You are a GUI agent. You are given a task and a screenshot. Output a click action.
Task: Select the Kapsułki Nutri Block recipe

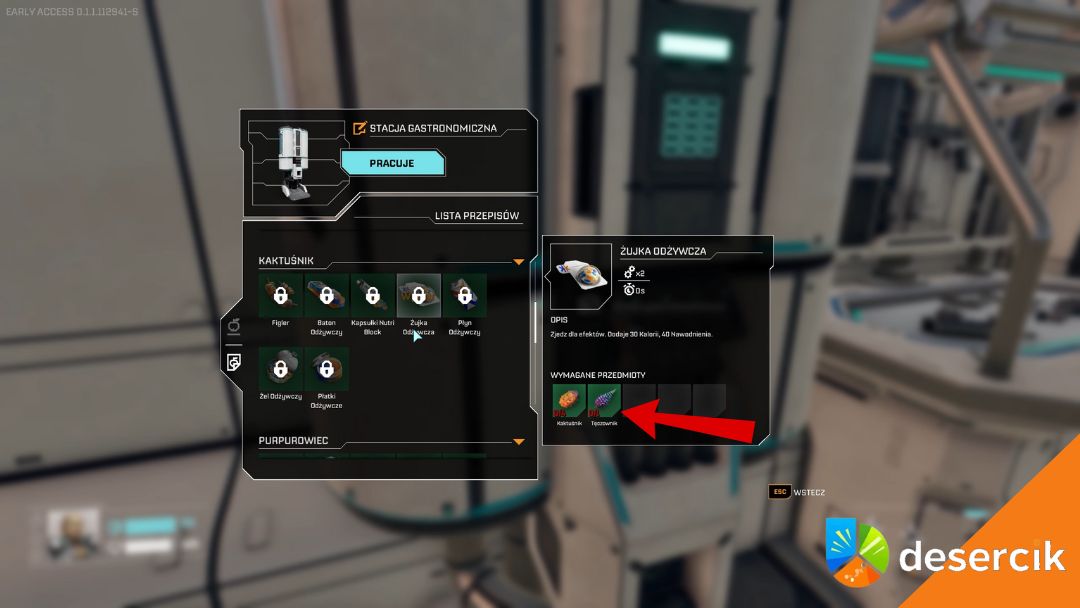[372, 295]
